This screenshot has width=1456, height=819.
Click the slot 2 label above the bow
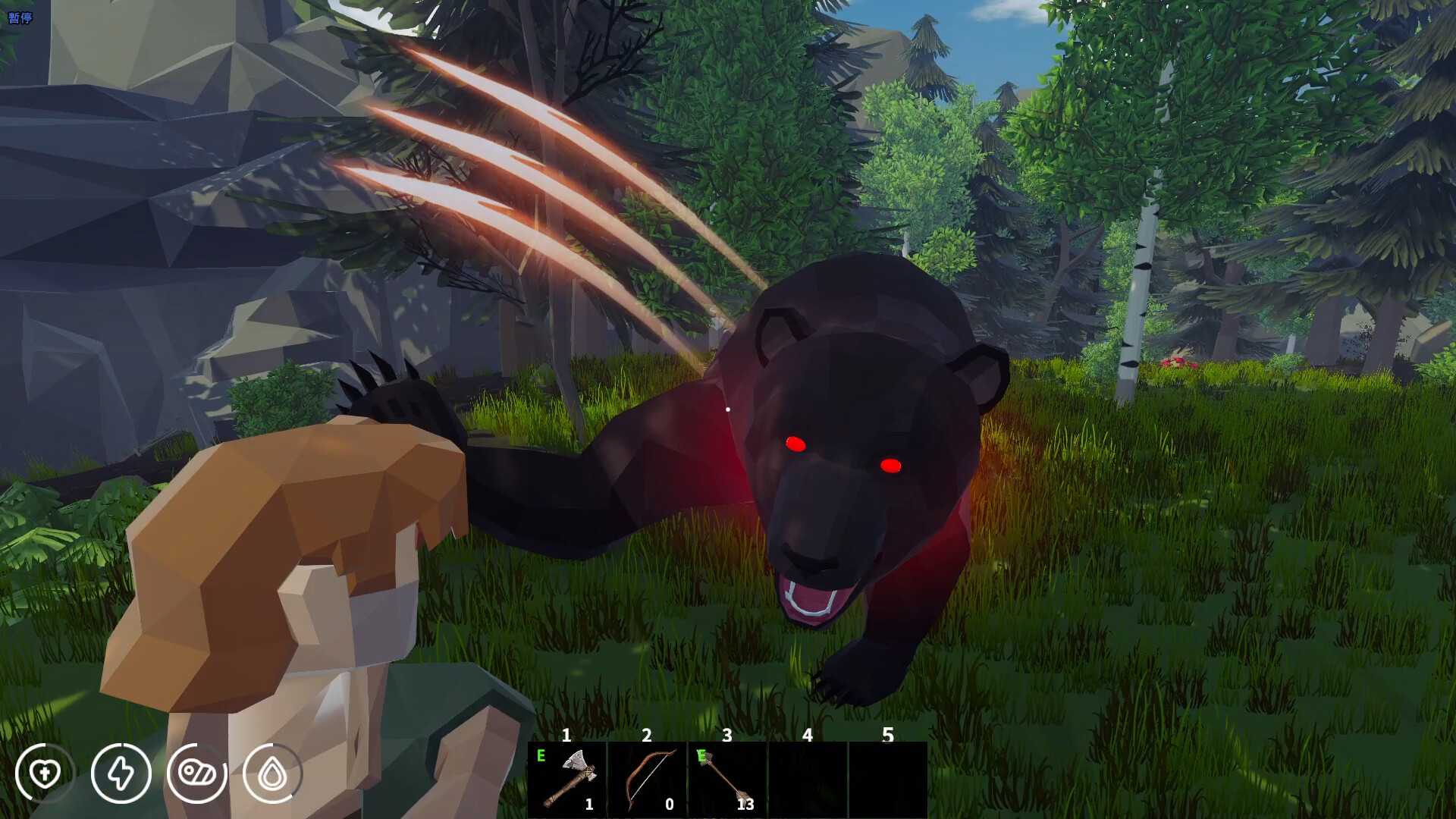click(646, 735)
